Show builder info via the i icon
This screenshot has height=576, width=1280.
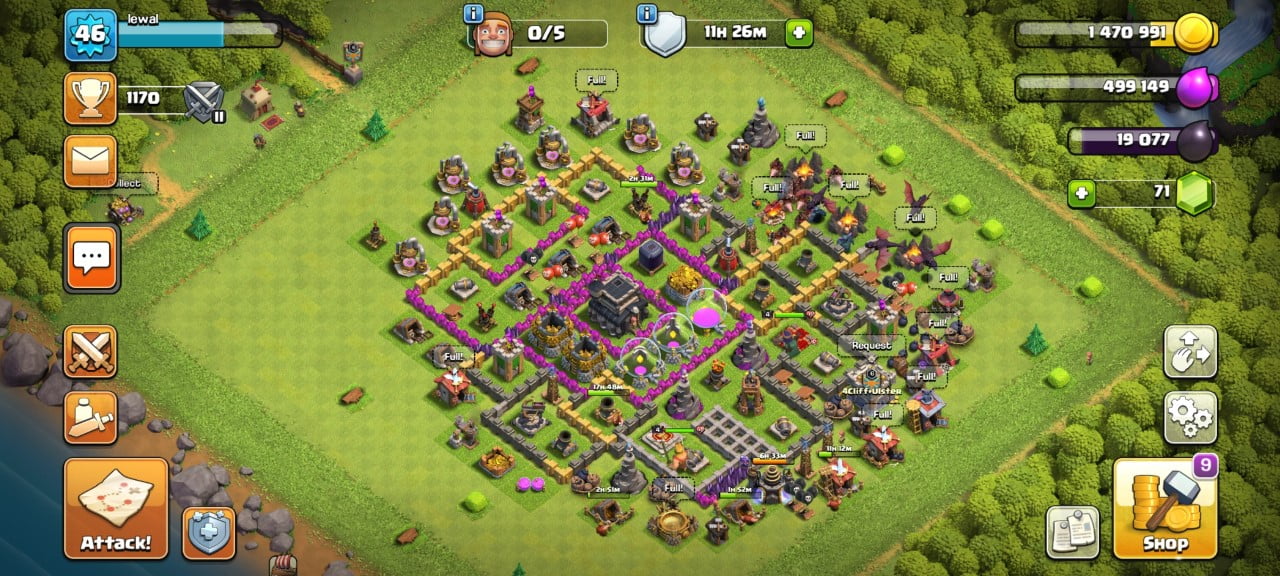(474, 14)
